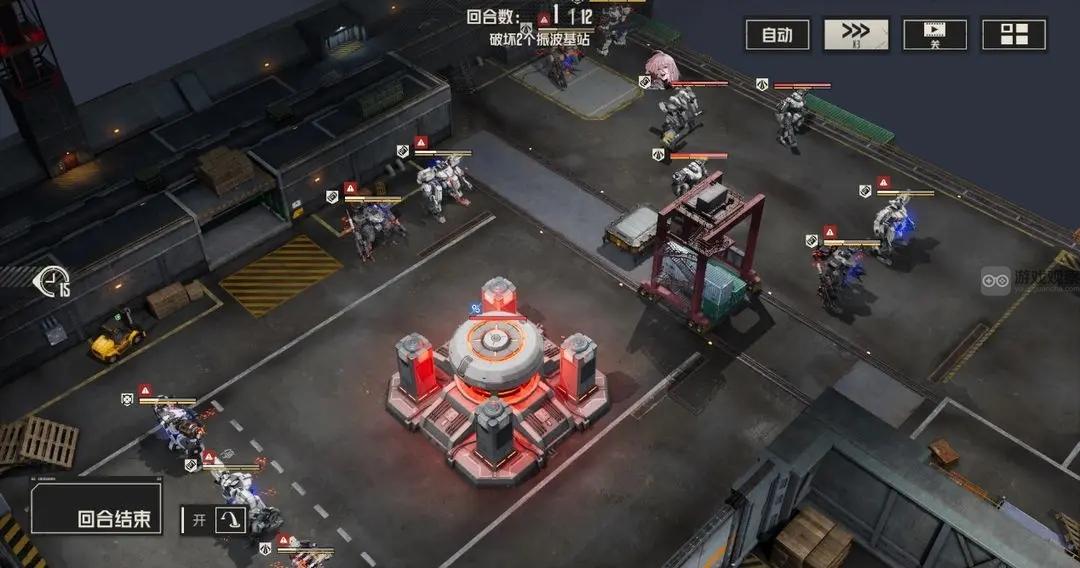
Task: Enable auto battle with the 自动 button
Action: pos(777,35)
